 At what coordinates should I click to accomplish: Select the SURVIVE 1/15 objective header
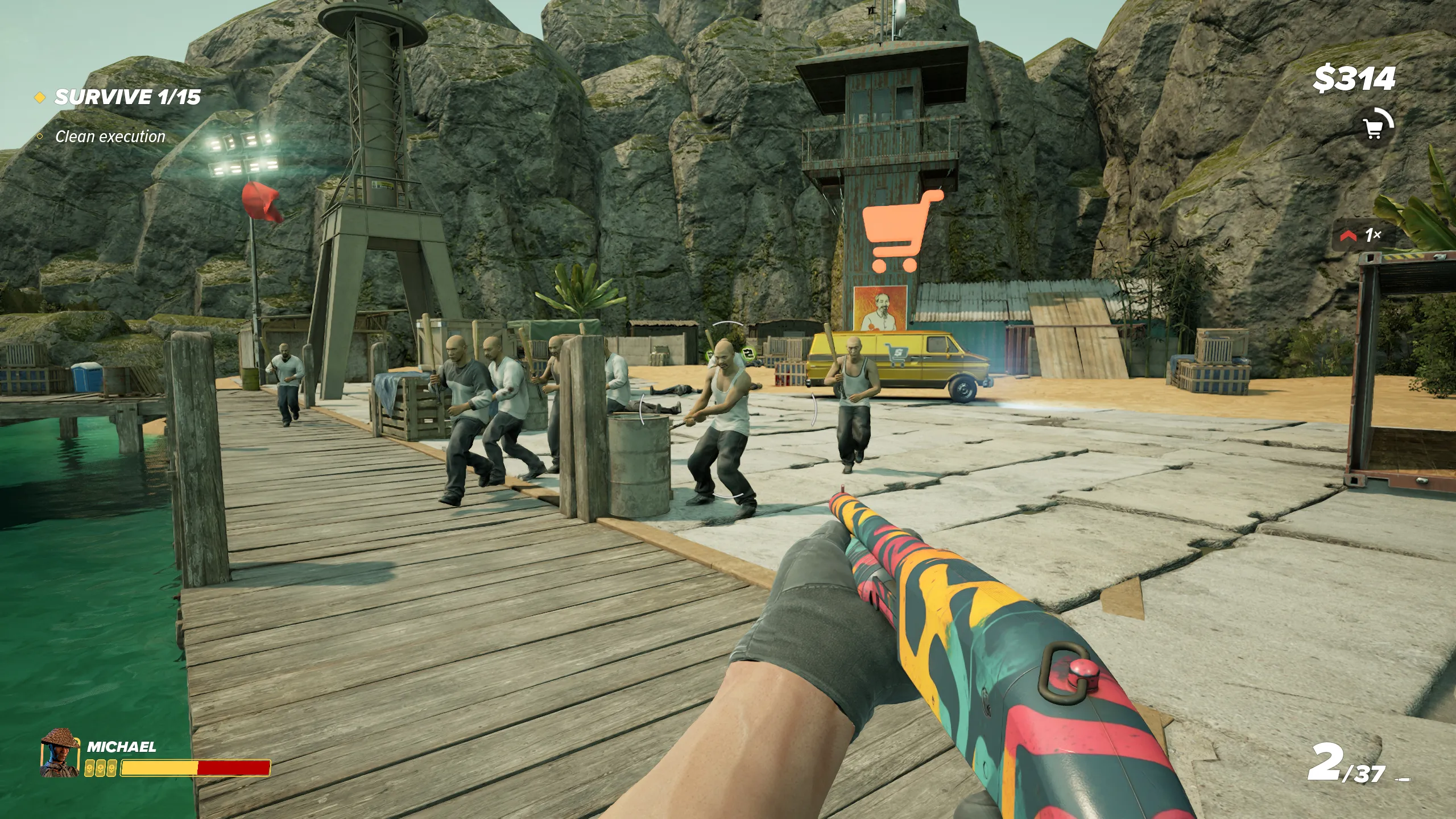click(x=129, y=97)
